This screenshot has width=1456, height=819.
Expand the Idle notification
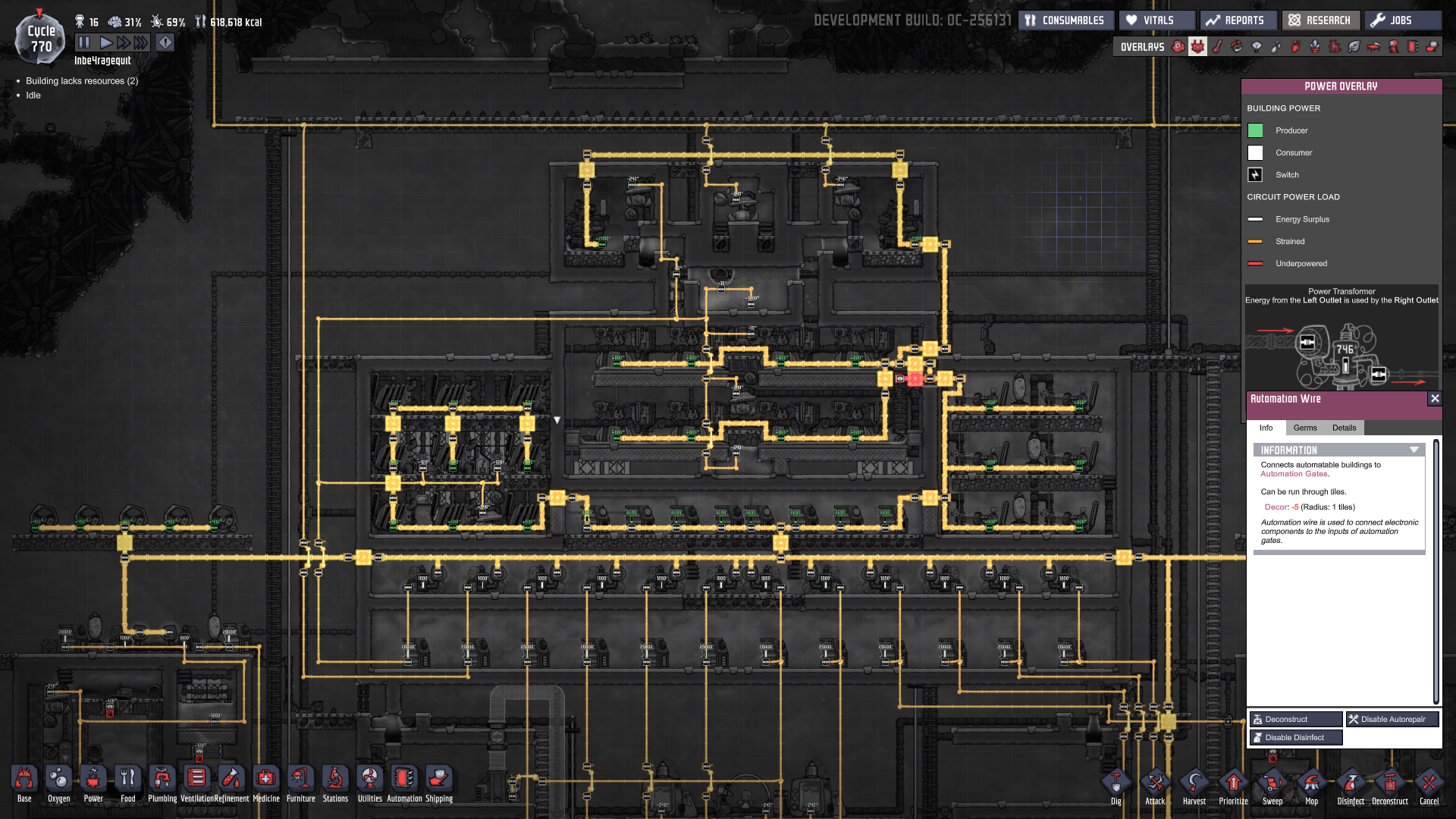pyautogui.click(x=33, y=96)
